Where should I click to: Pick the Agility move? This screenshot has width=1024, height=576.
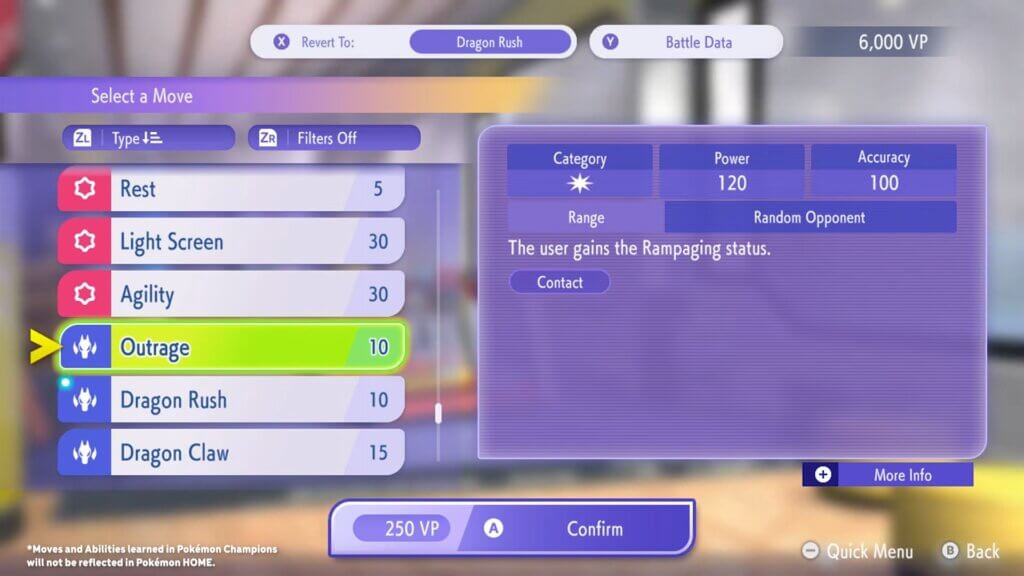point(231,295)
